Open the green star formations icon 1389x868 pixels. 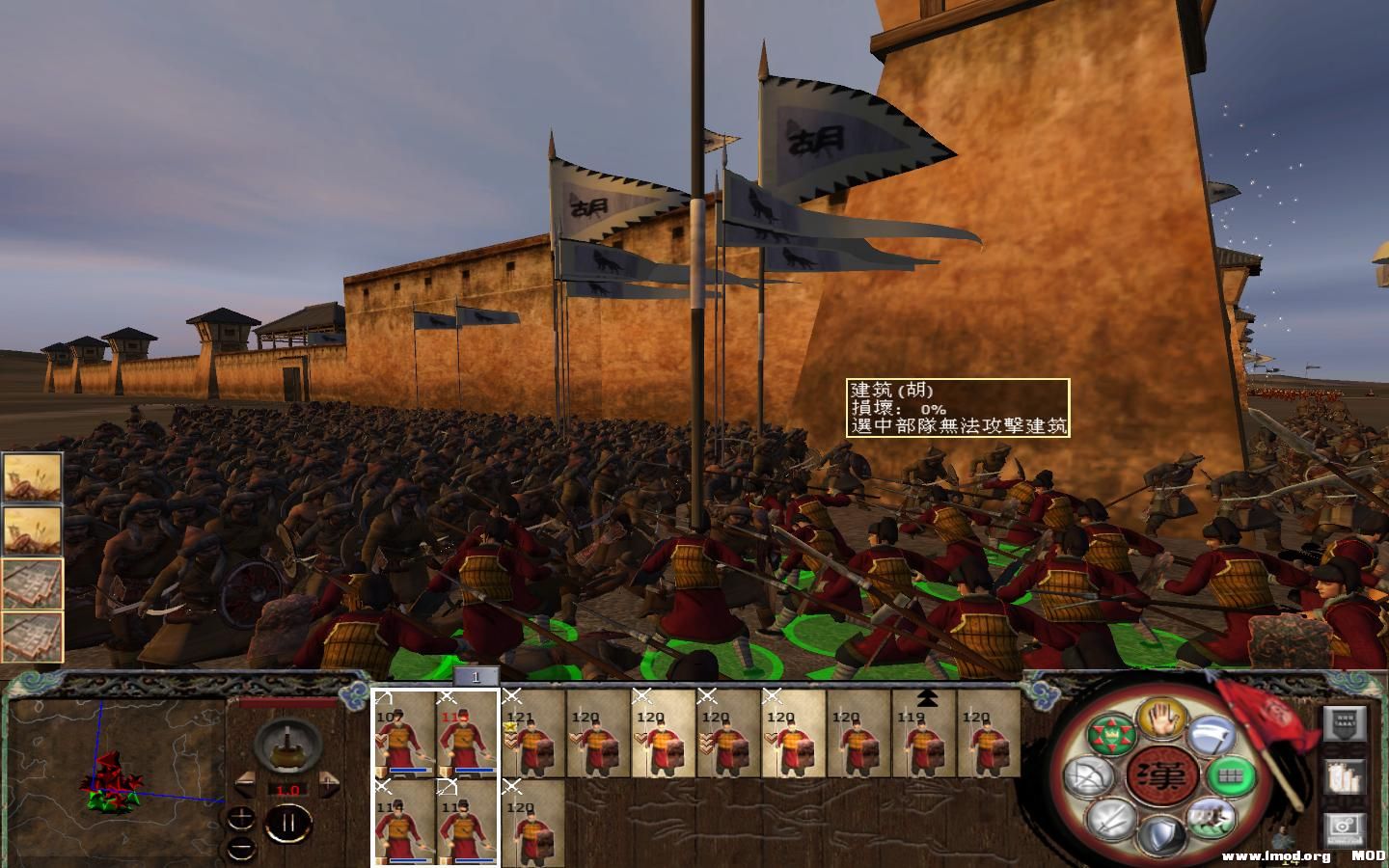tap(1113, 733)
